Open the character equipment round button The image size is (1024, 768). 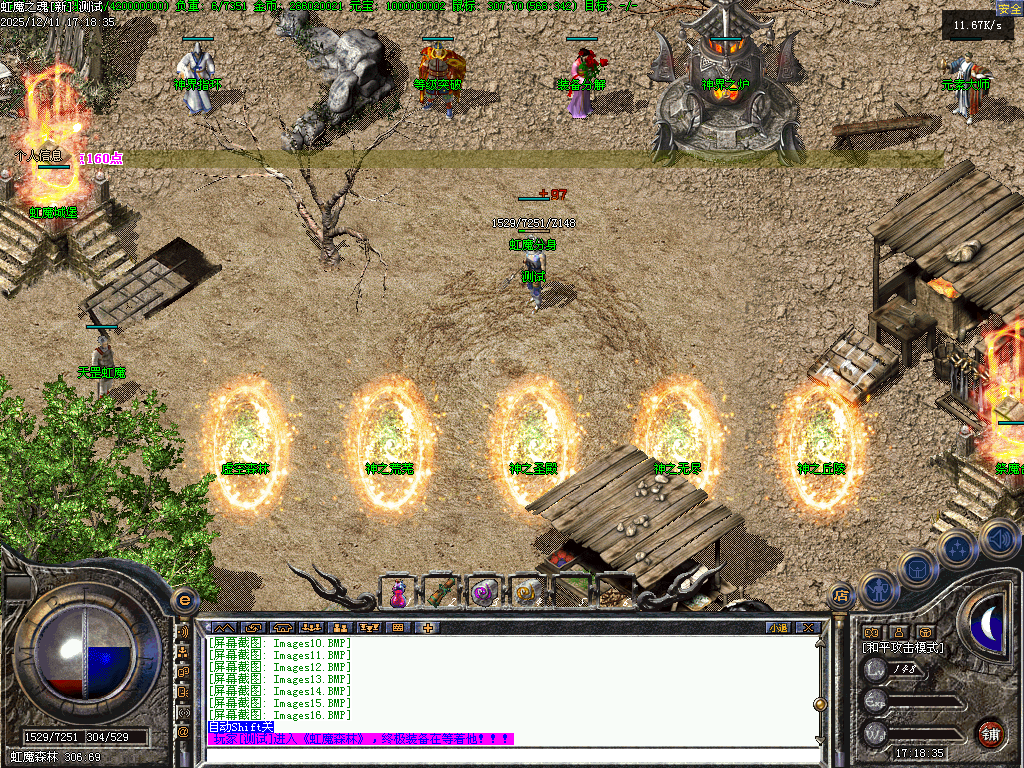tap(877, 590)
